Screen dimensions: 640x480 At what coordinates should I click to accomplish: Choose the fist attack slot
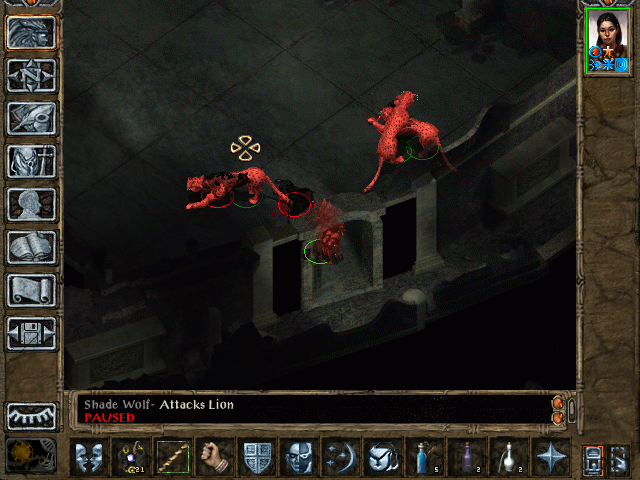[x=215, y=457]
